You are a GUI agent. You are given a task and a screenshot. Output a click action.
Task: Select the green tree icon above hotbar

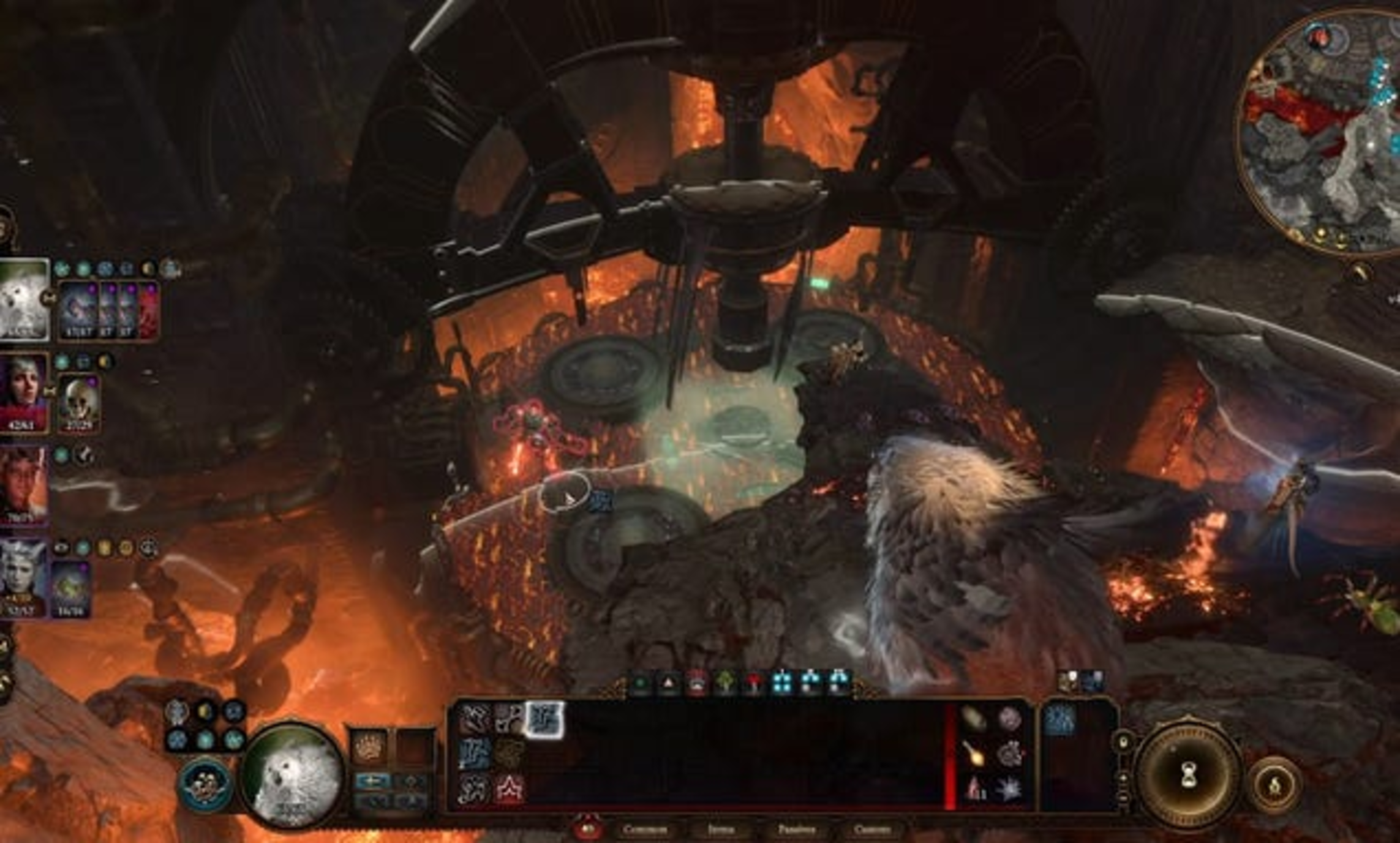pos(726,683)
